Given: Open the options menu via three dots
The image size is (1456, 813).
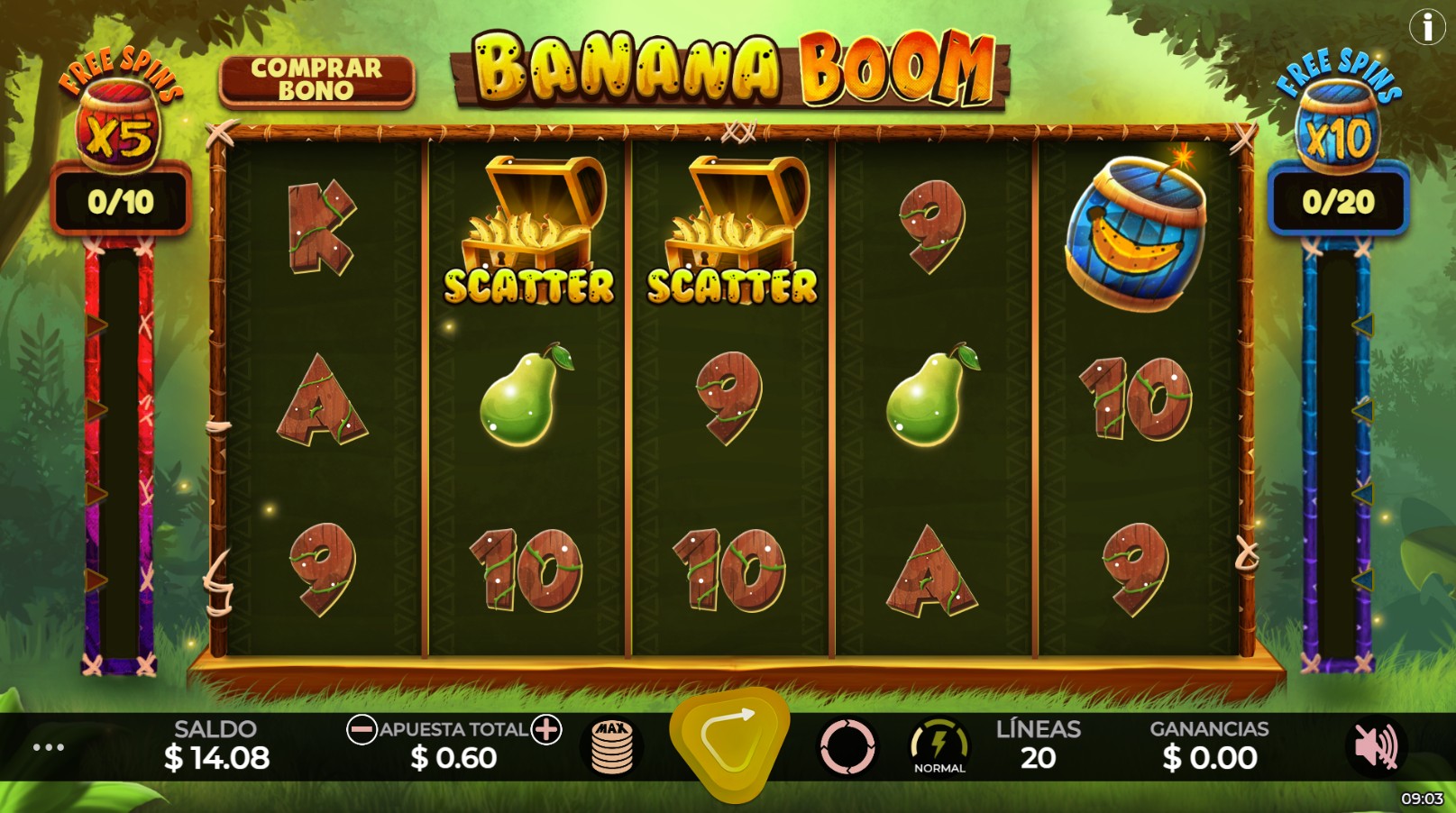Looking at the screenshot, I should pyautogui.click(x=48, y=746).
